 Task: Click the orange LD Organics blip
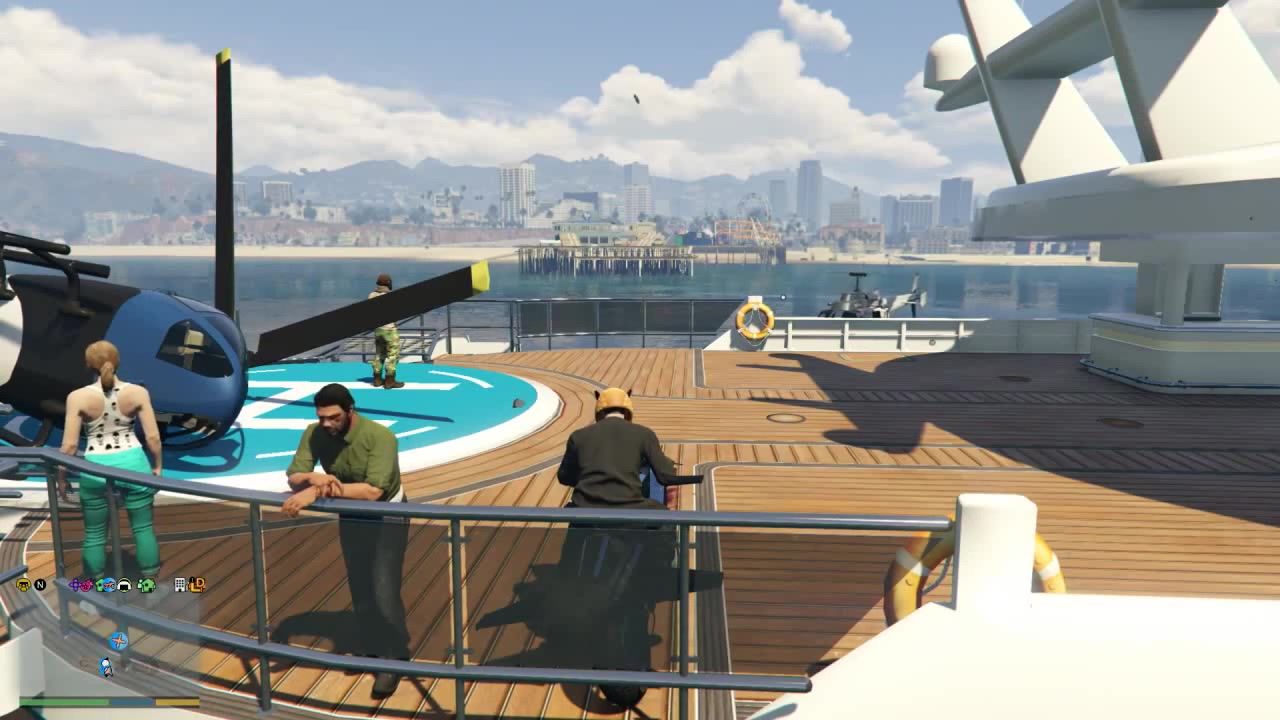[x=197, y=585]
